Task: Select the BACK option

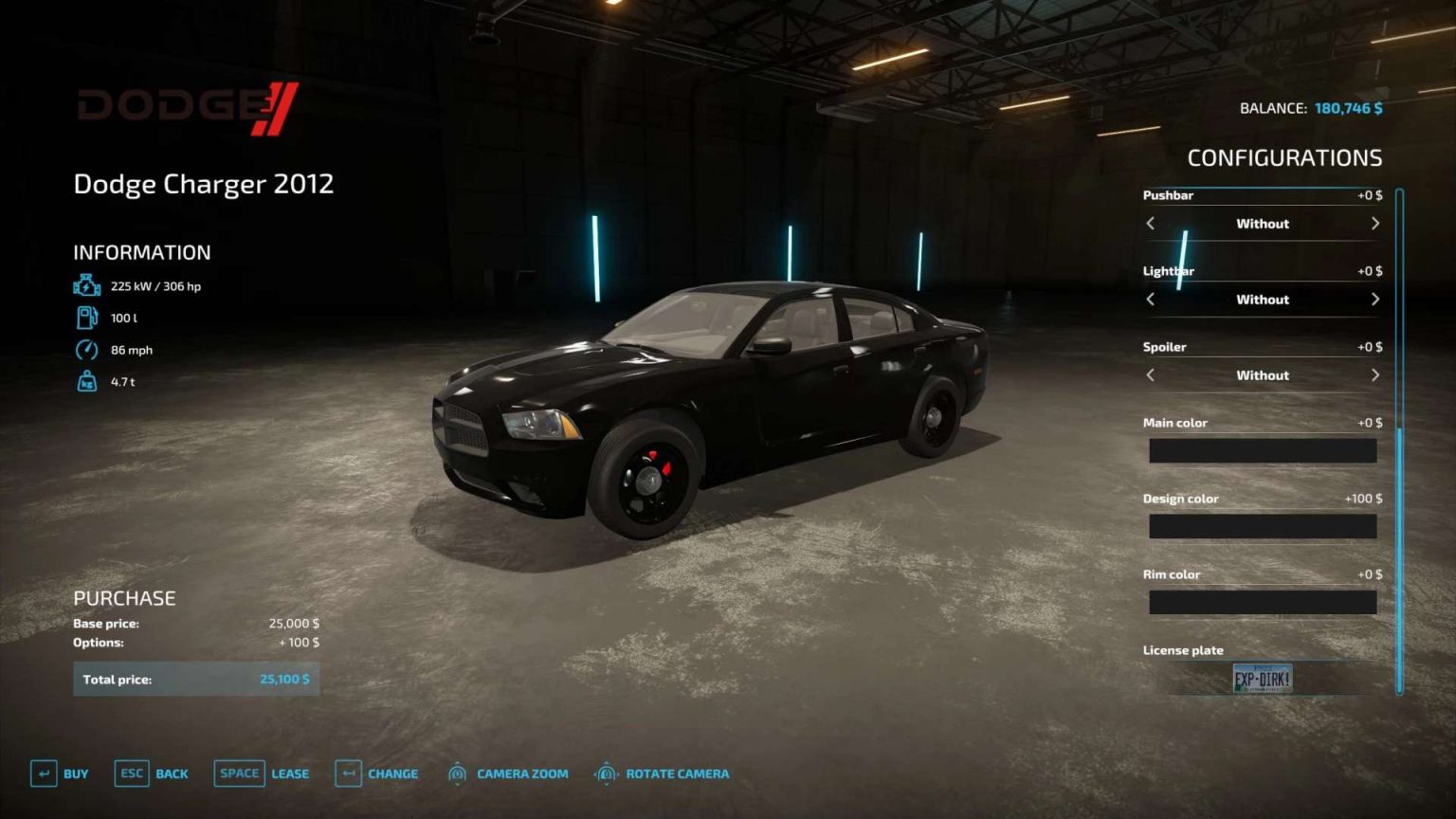Action: pyautogui.click(x=172, y=773)
